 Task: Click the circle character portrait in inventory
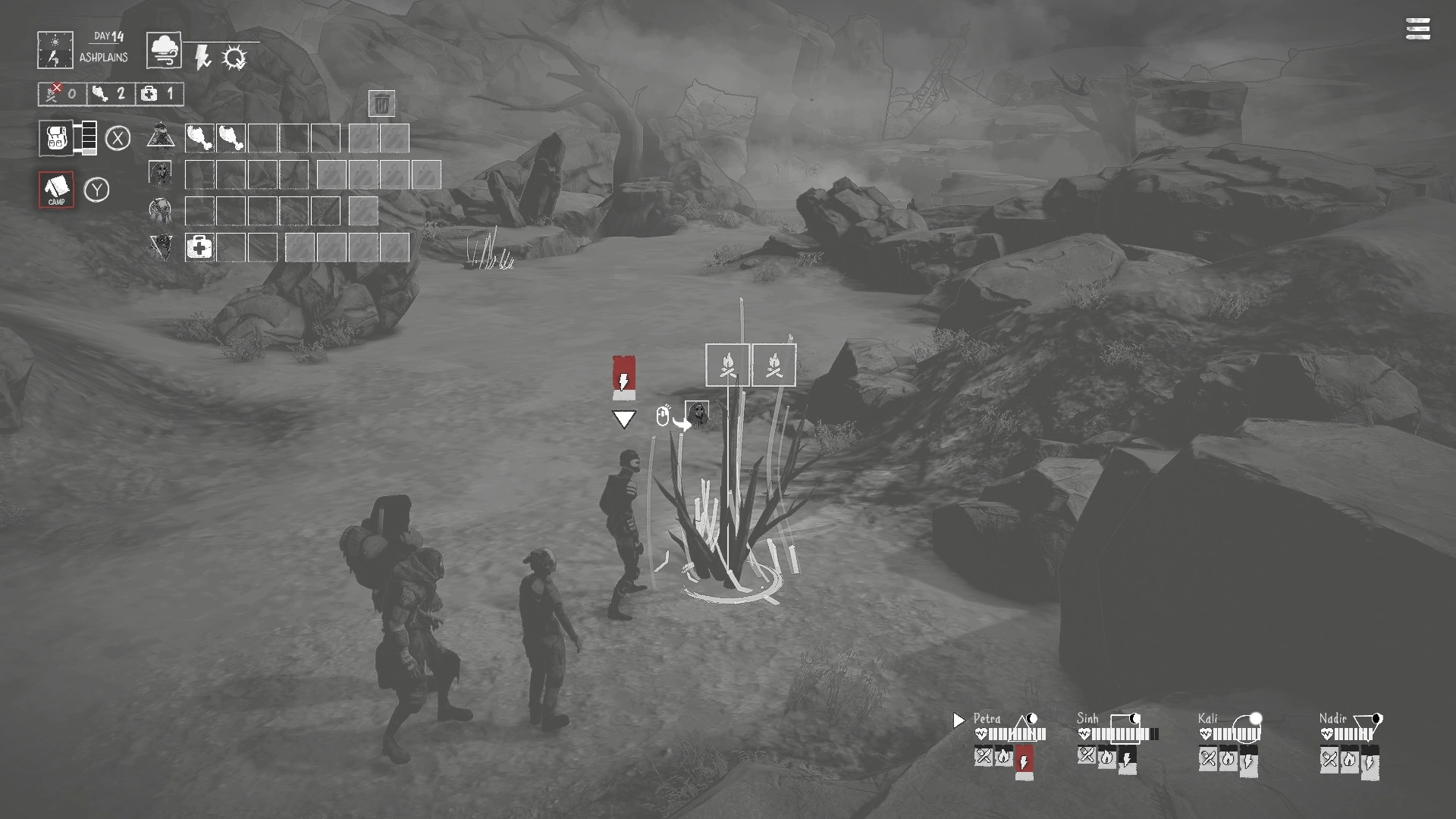[160, 209]
